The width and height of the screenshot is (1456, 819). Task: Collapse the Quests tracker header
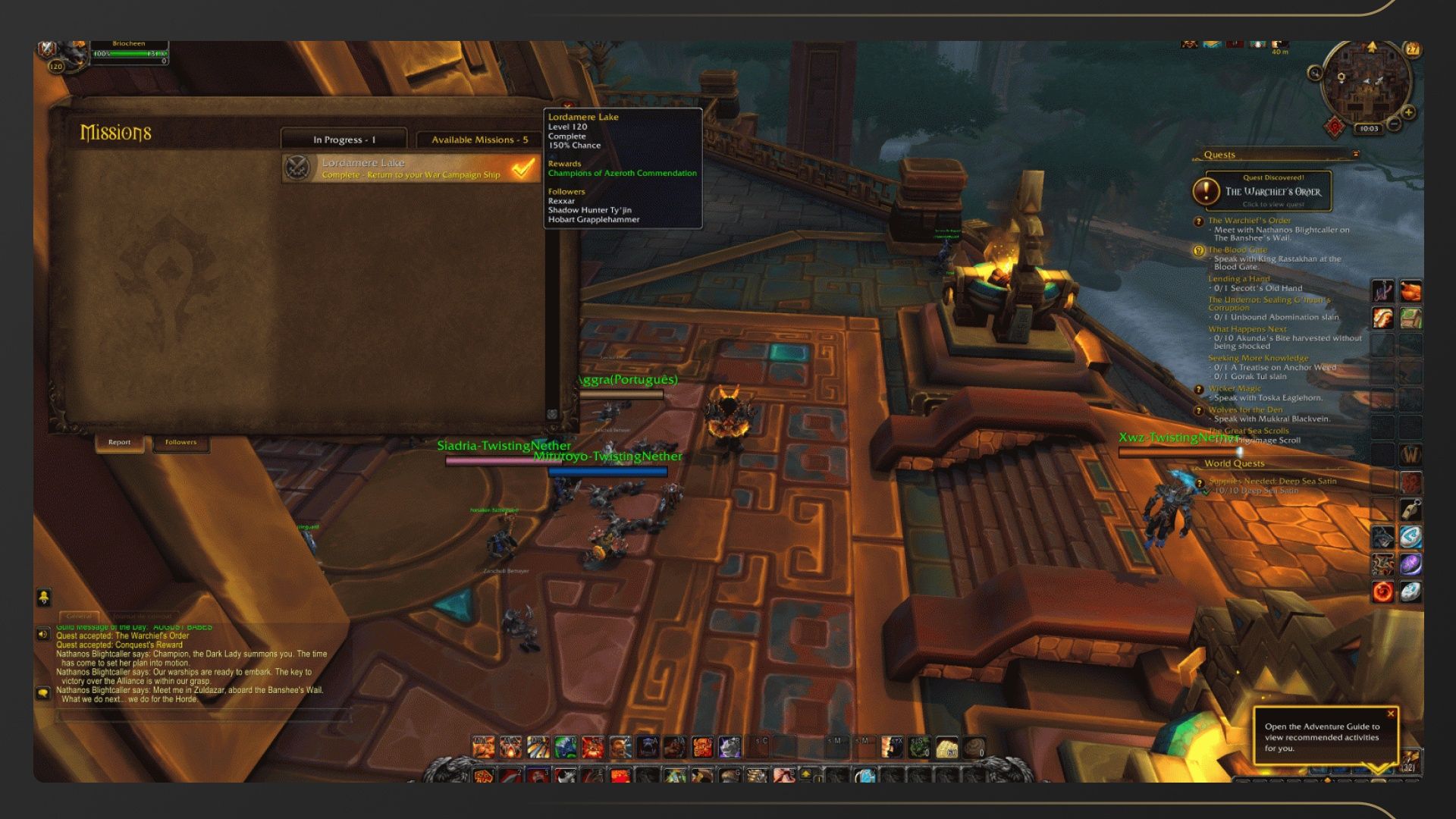(x=1355, y=155)
